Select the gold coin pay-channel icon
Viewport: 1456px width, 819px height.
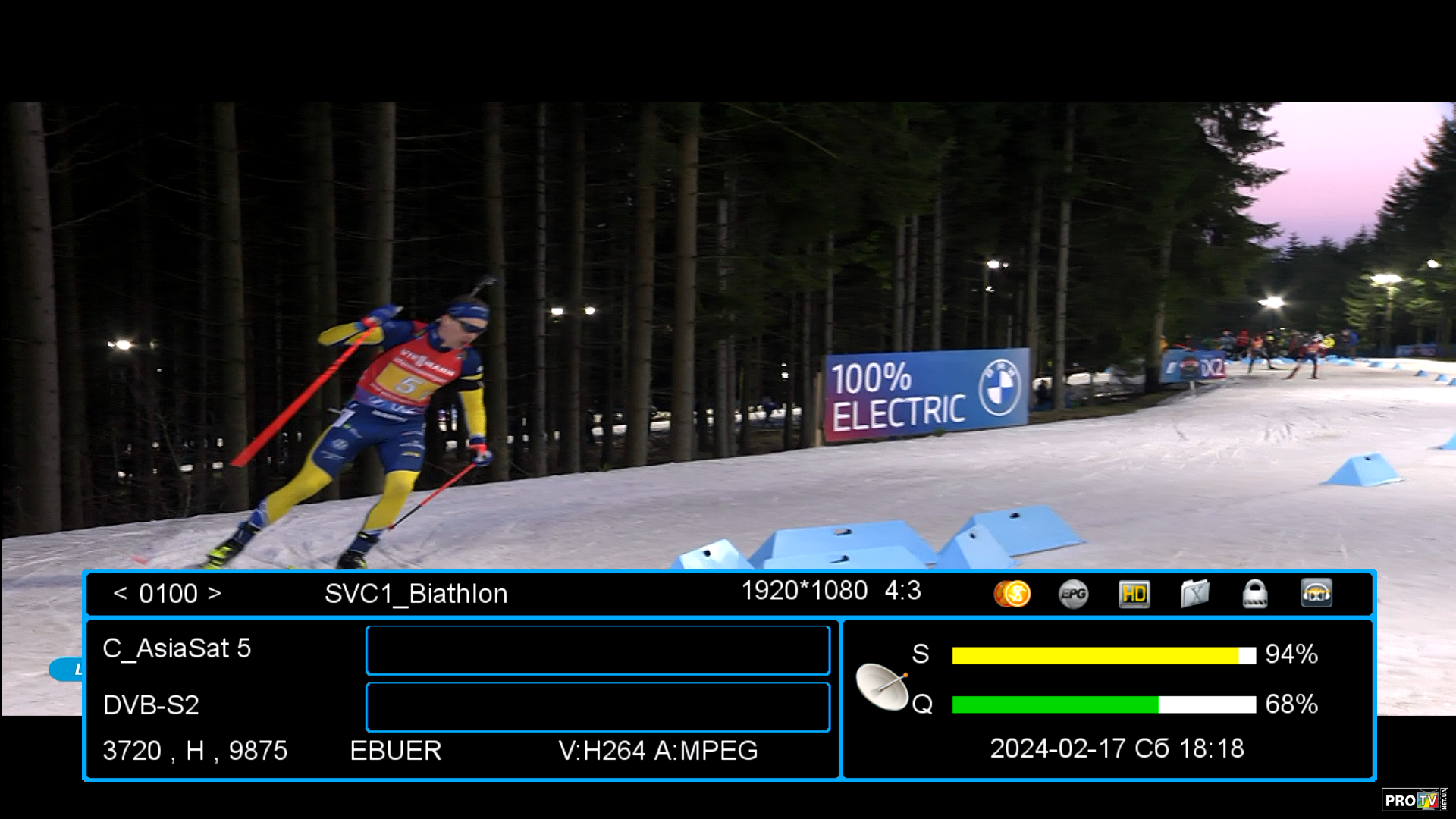[1012, 594]
